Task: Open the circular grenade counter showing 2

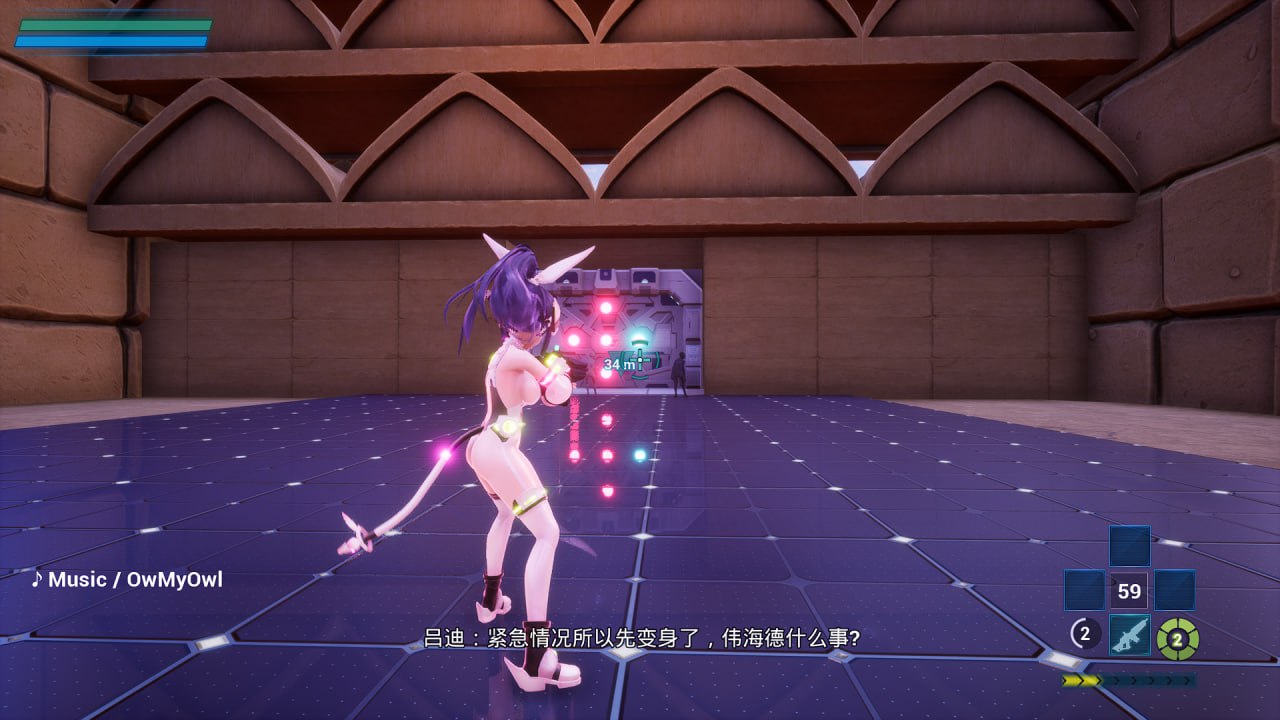Action: 1085,634
